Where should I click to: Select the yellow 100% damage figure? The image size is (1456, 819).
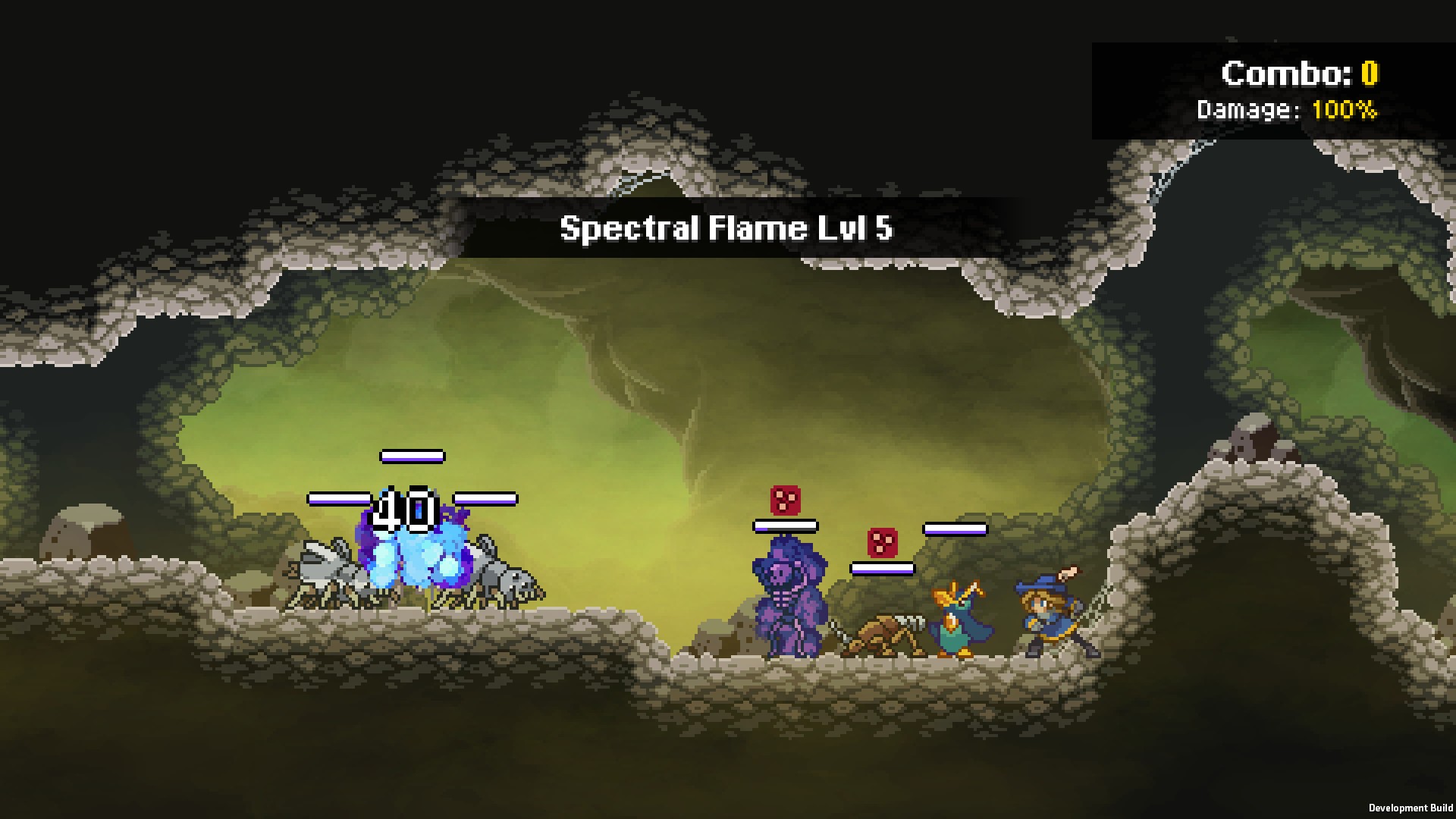(1346, 110)
